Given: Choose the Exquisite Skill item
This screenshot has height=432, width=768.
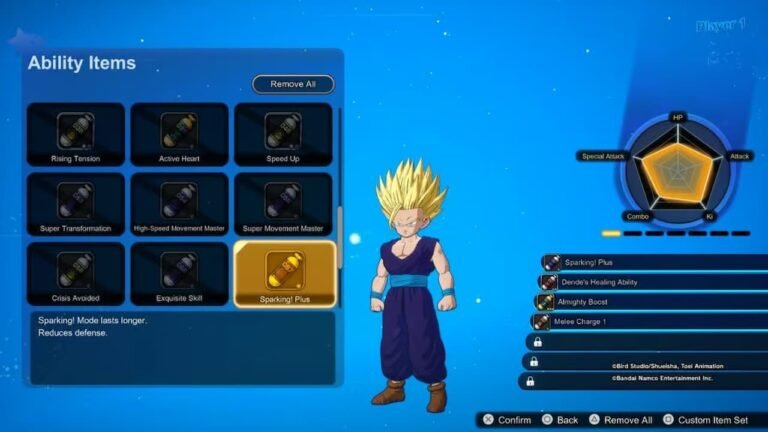Looking at the screenshot, I should (x=179, y=273).
